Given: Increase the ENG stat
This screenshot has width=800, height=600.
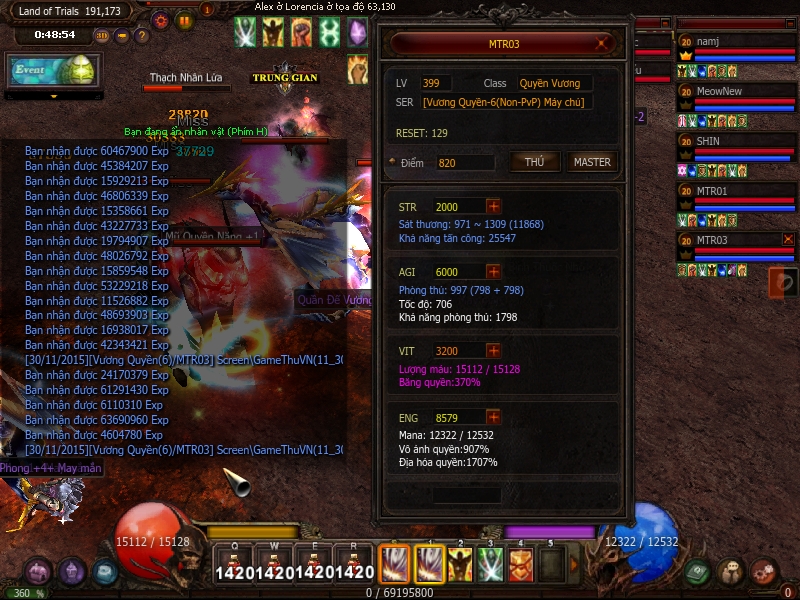Looking at the screenshot, I should coord(493,416).
